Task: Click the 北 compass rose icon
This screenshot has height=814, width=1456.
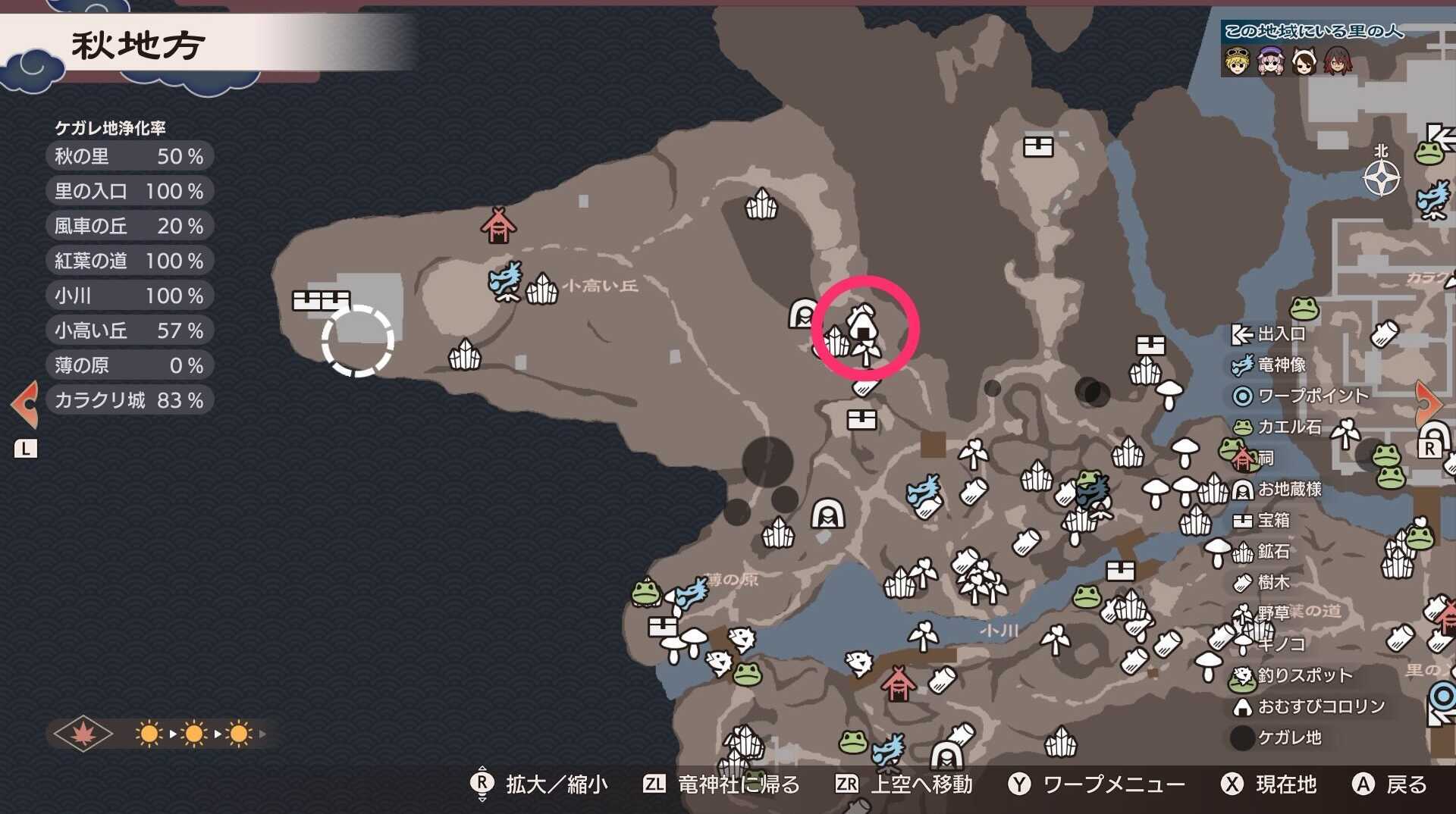Action: [1382, 176]
